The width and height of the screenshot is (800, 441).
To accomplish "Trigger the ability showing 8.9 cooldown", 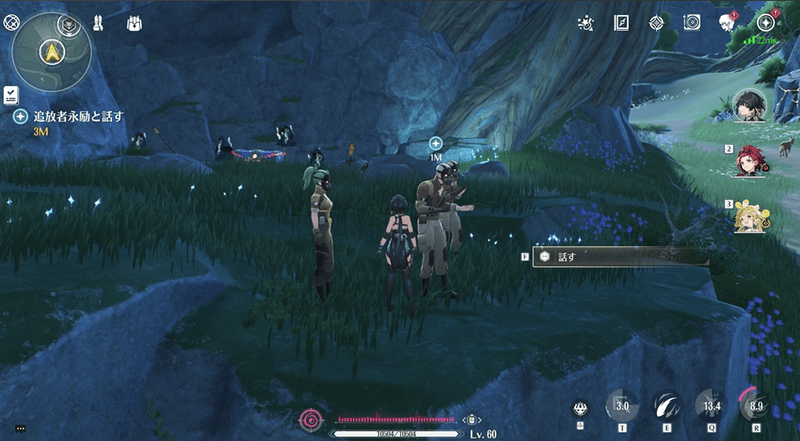I will click(x=755, y=406).
